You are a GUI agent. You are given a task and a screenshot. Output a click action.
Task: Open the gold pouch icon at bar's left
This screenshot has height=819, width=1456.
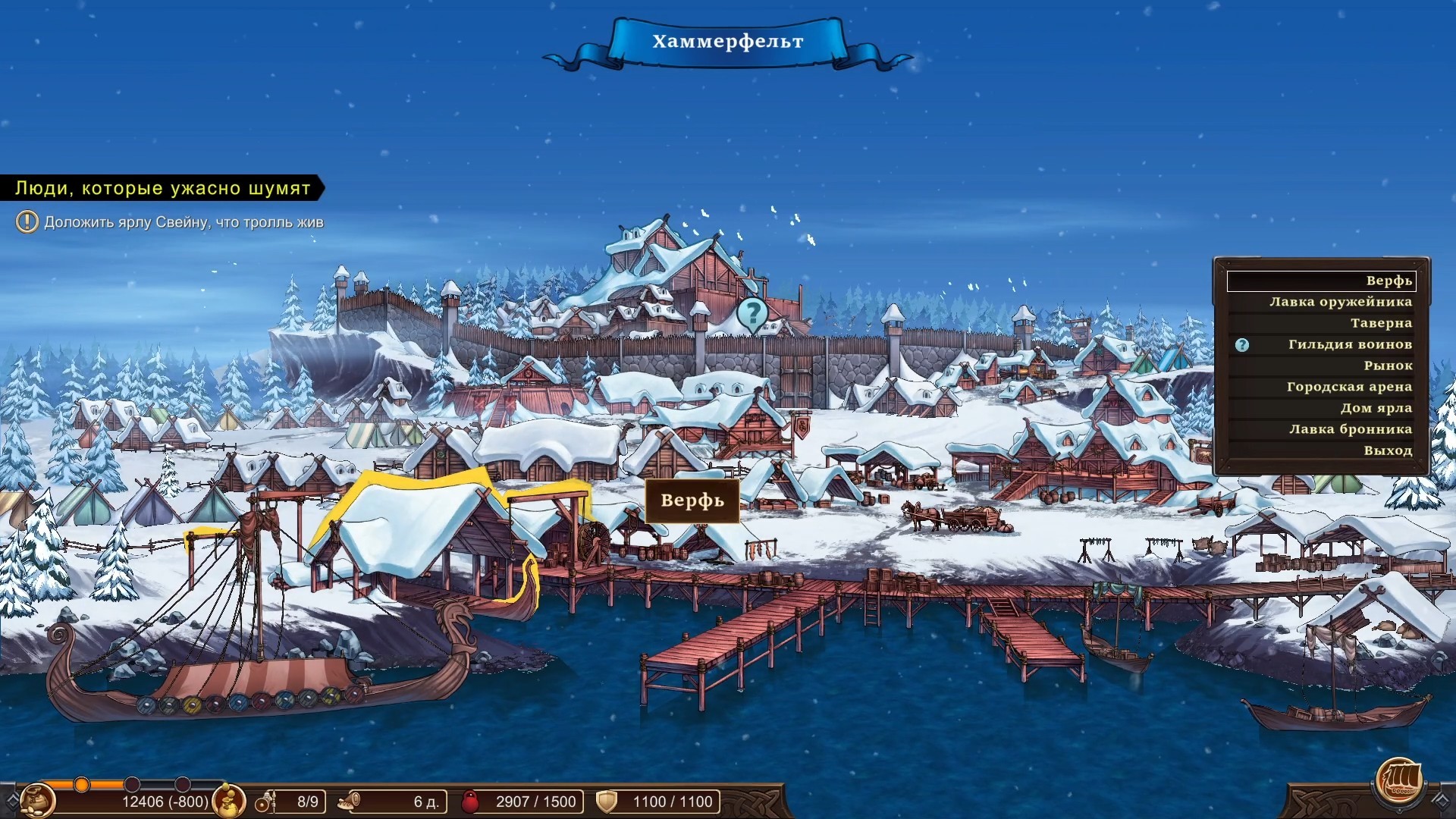pos(36,800)
